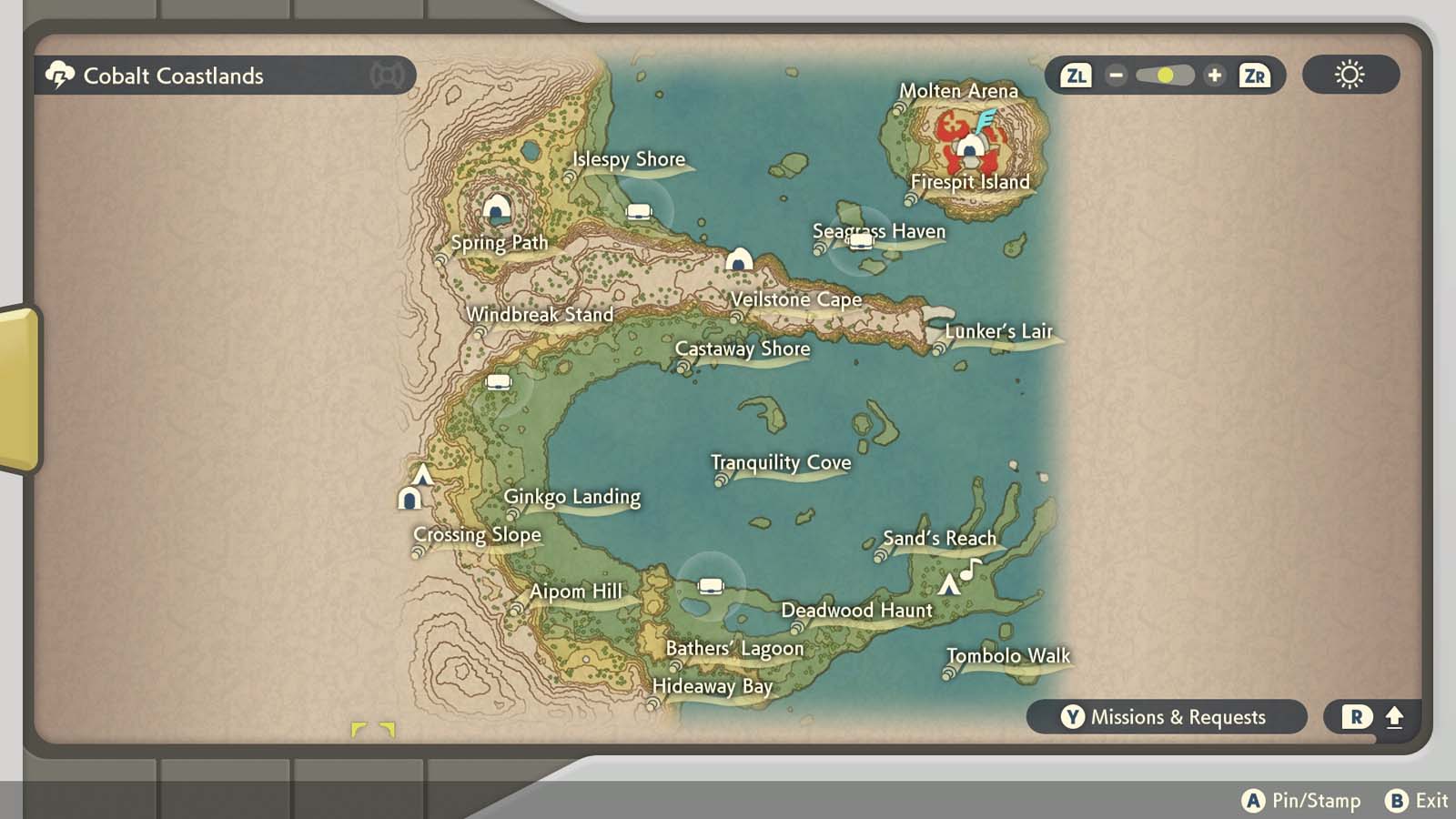Click the camp marker below Islespy Shore
Viewport: 1456px width, 819px height.
[639, 209]
